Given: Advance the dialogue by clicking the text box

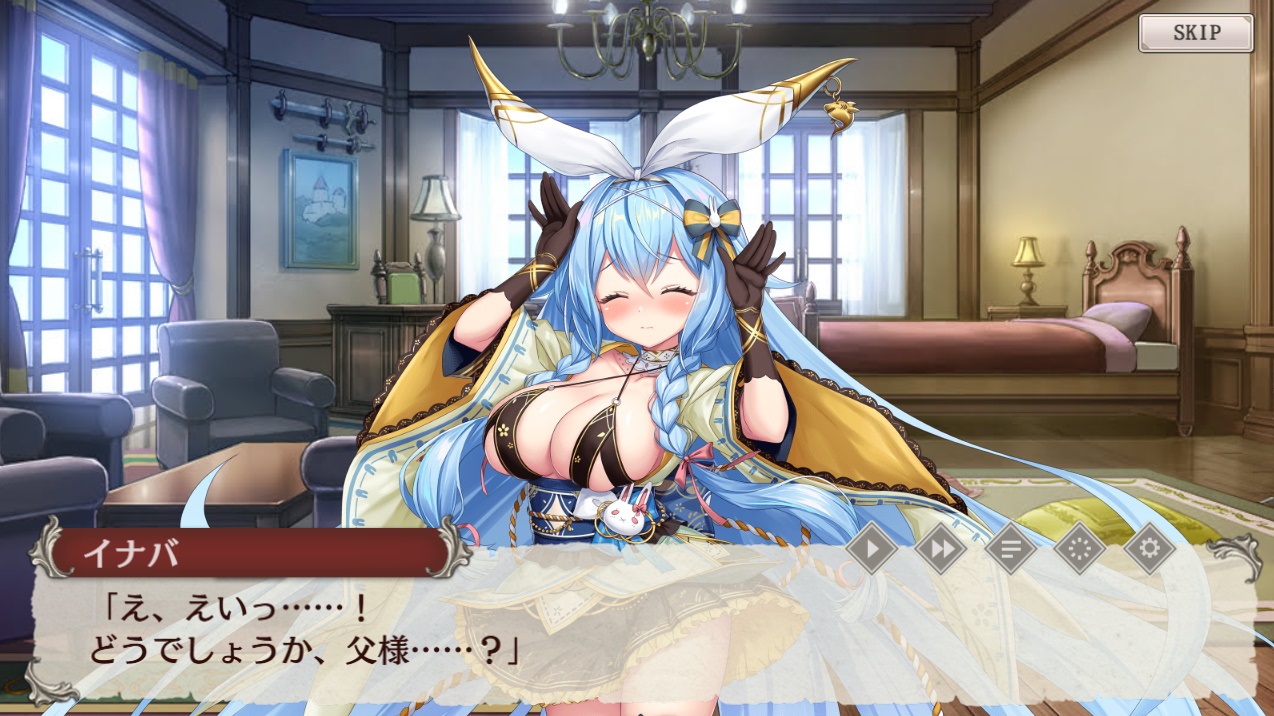Looking at the screenshot, I should (640, 640).
